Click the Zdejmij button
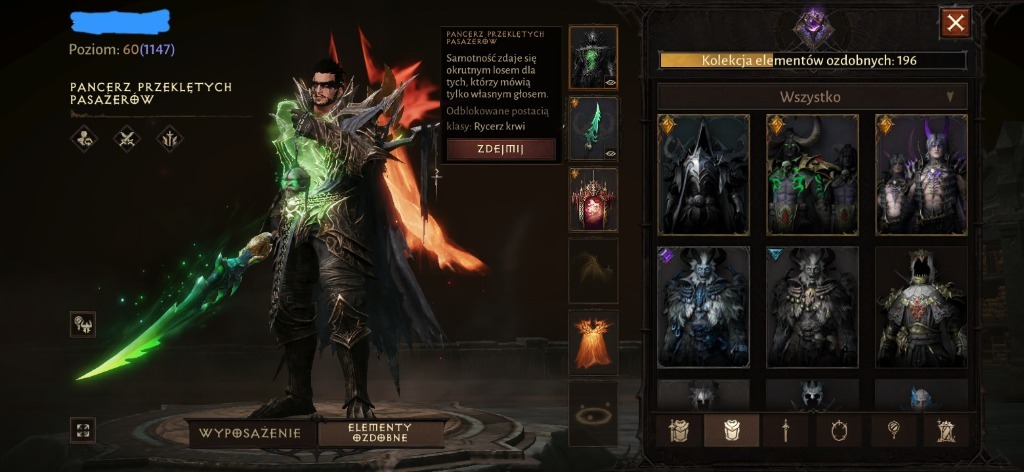 (x=500, y=149)
